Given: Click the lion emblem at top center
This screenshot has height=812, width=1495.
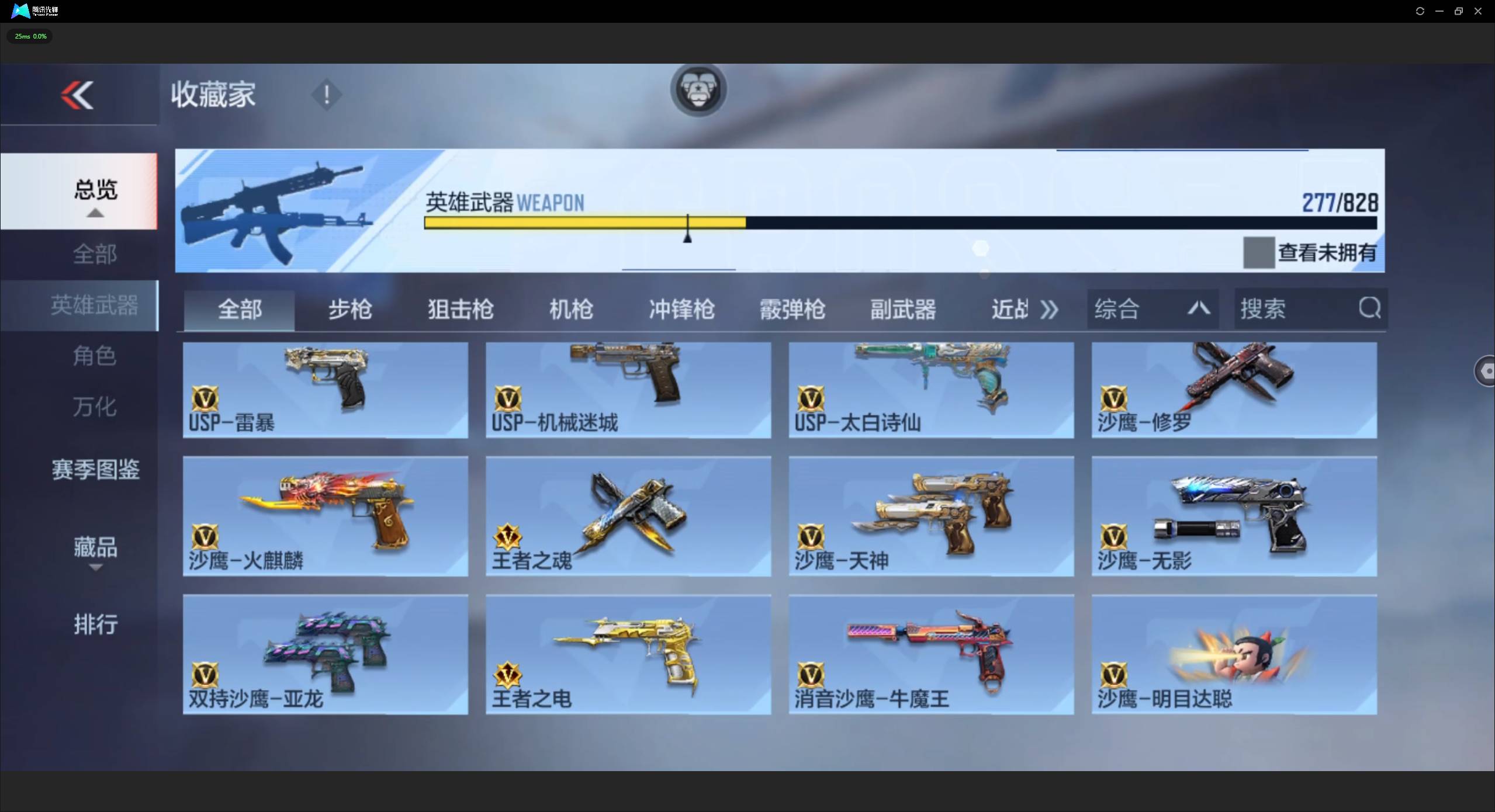Looking at the screenshot, I should [x=697, y=89].
